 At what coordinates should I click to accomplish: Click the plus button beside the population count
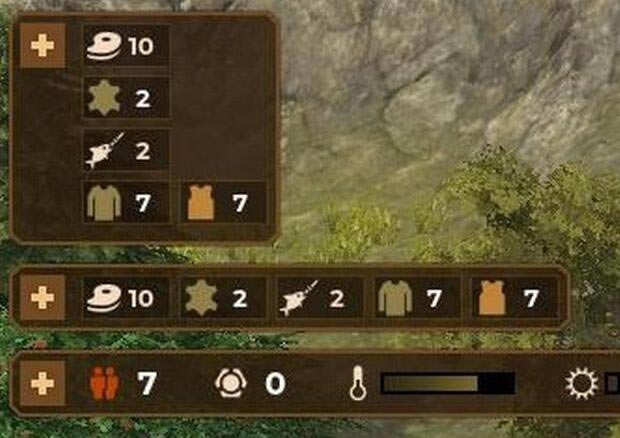coord(43,383)
